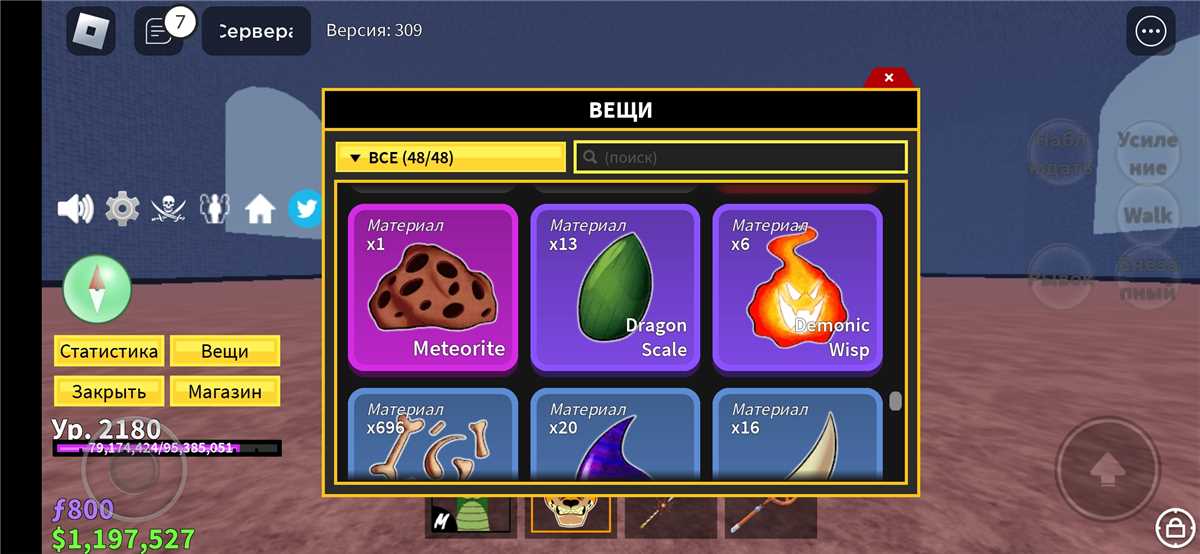Open Roblox chat with 7 notifications
1200x554 pixels.
pos(159,31)
